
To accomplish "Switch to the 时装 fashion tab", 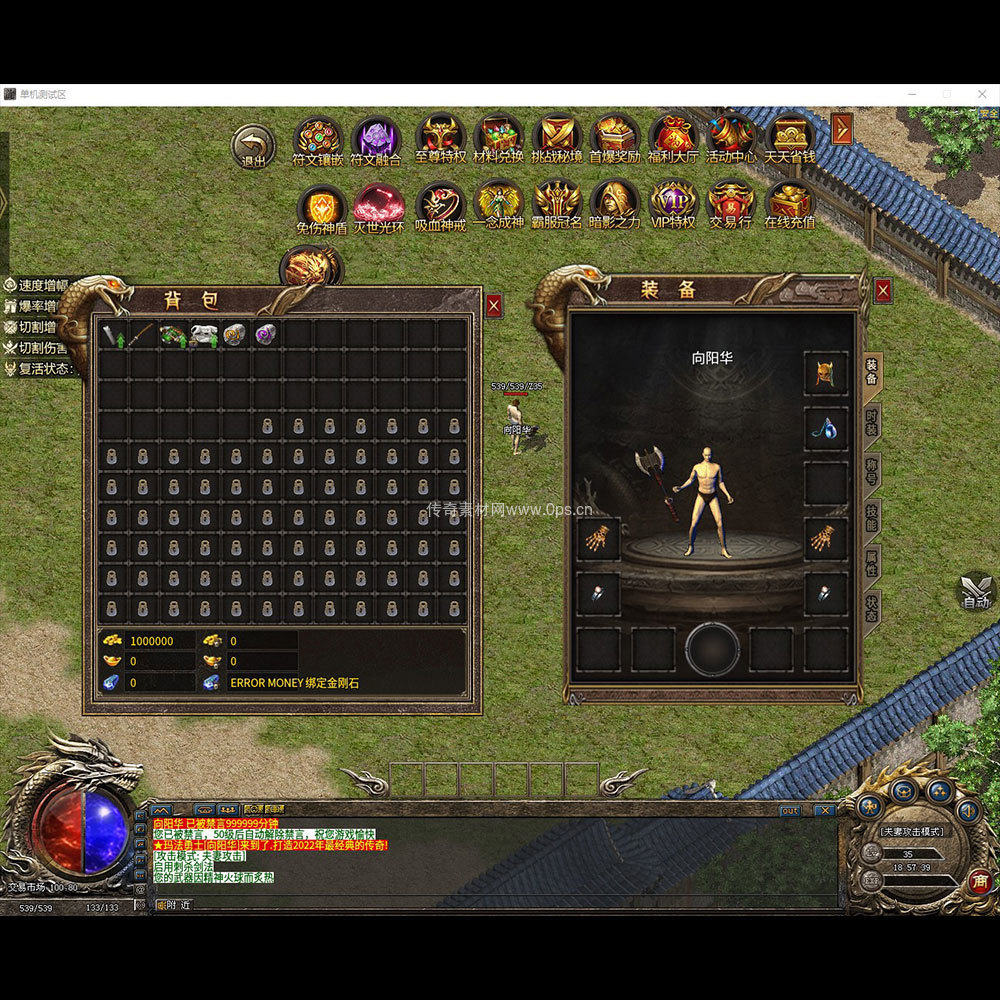I will 872,422.
